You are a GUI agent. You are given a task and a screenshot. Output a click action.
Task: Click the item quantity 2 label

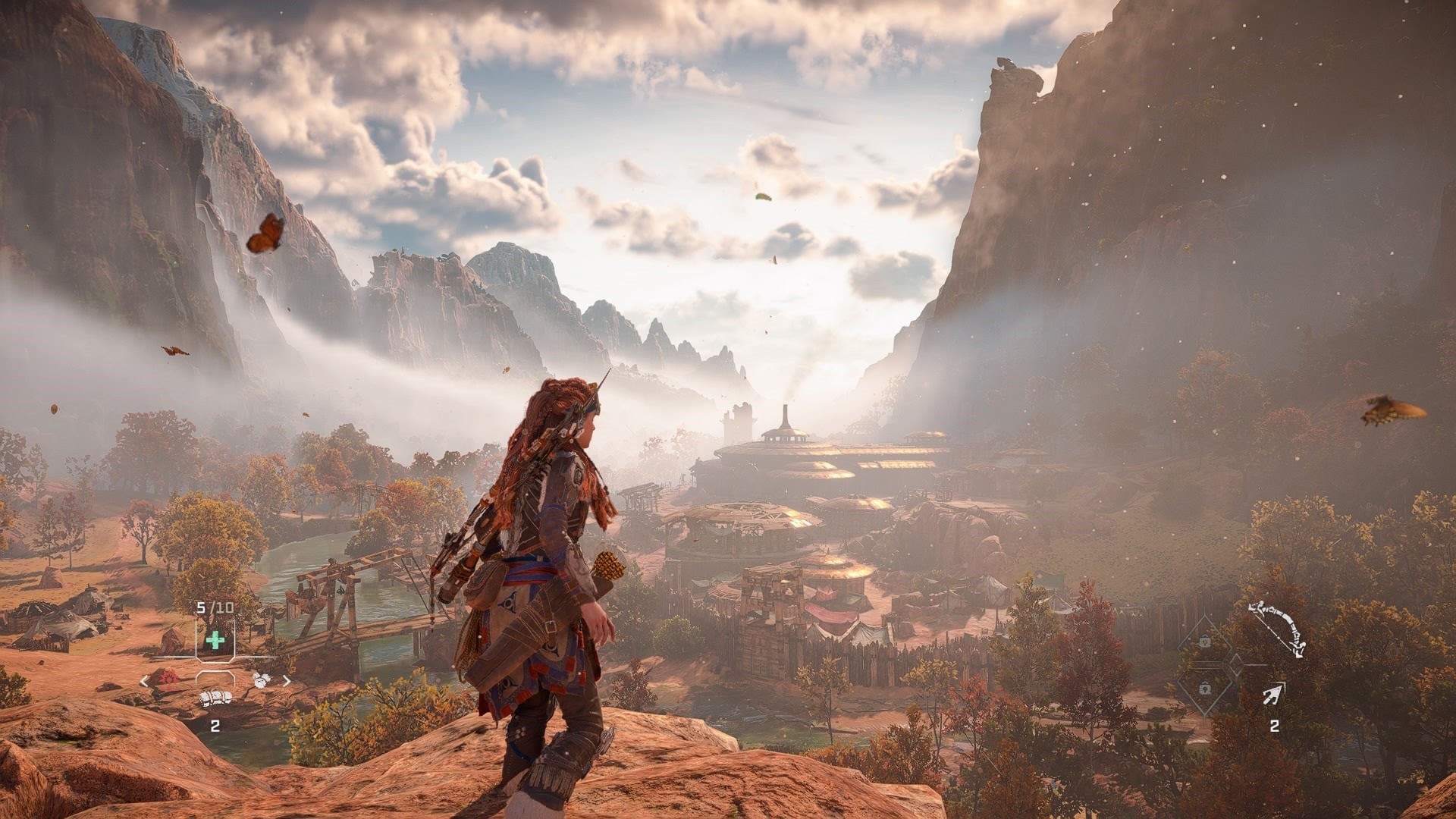(215, 726)
